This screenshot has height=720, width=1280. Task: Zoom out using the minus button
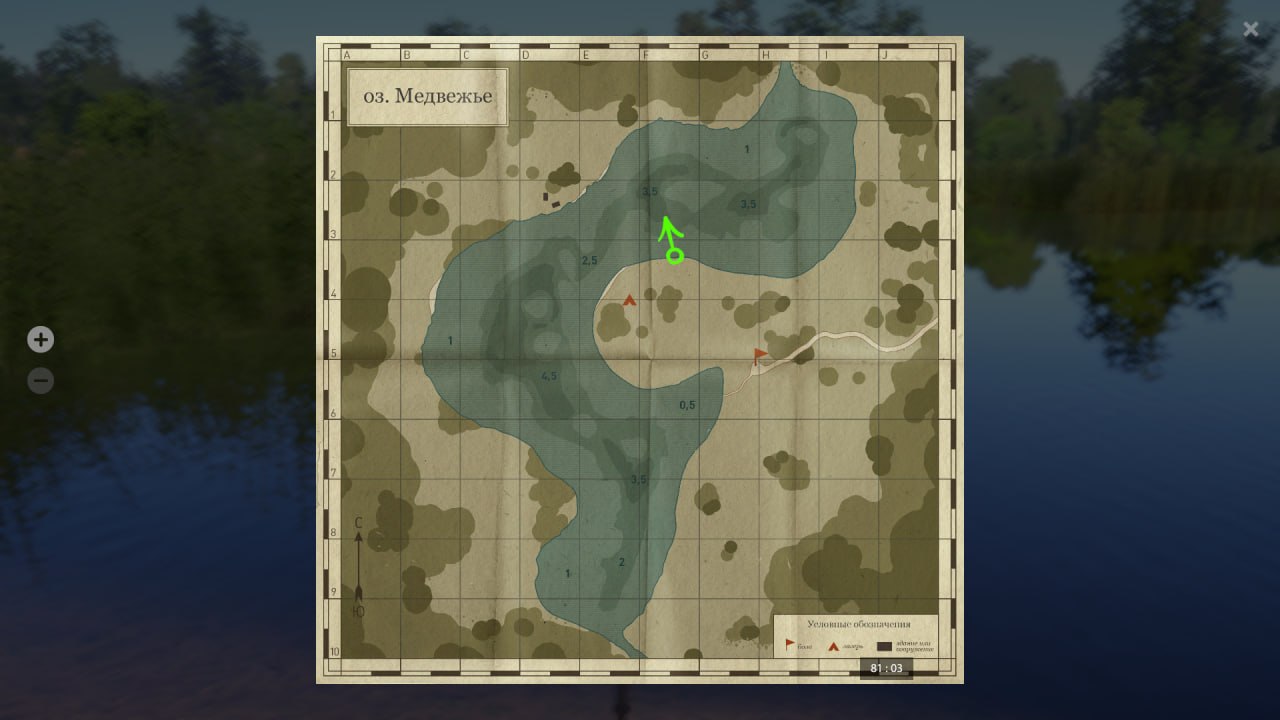(40, 380)
